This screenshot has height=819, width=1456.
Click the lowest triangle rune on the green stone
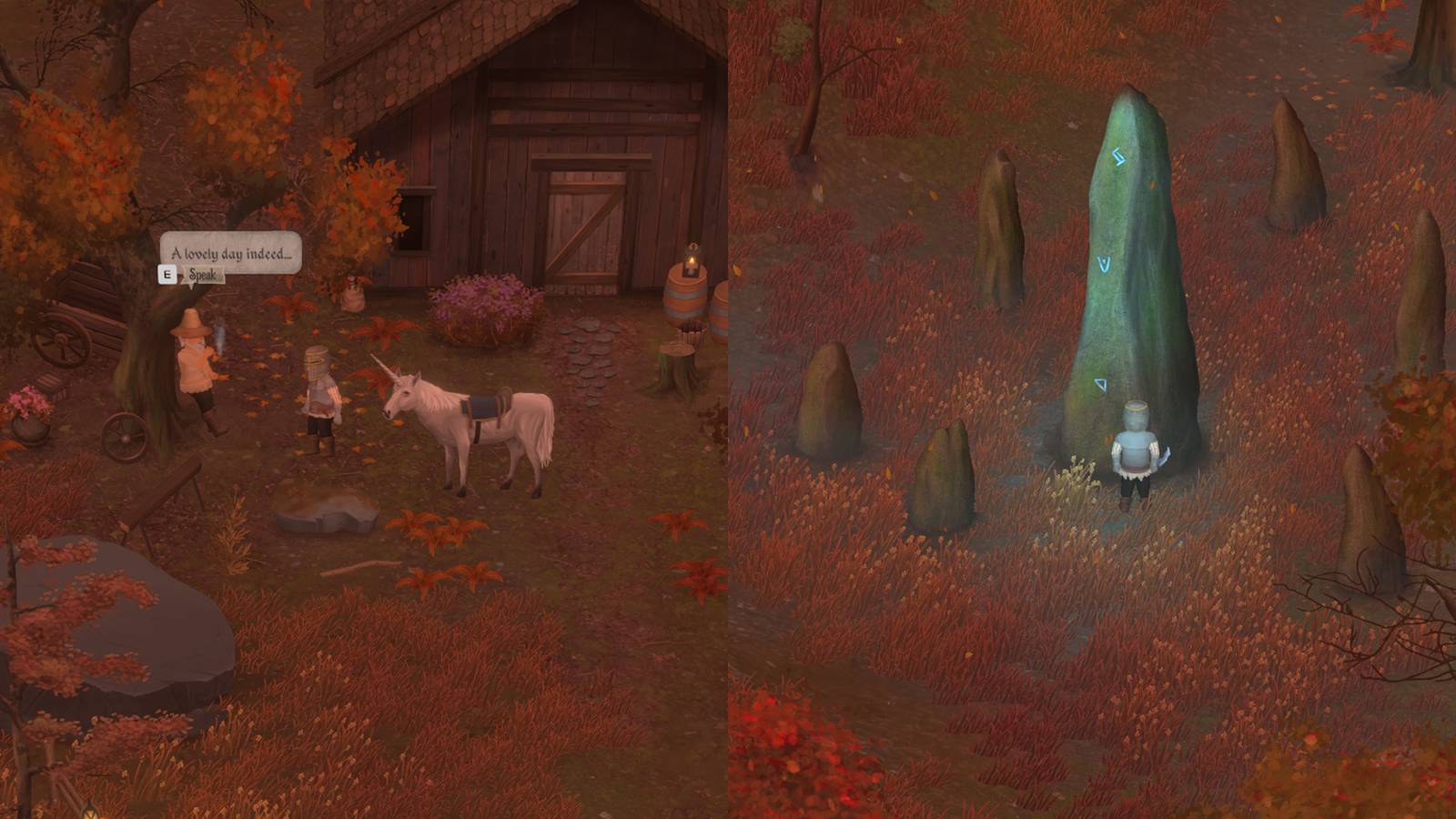pos(1100,386)
